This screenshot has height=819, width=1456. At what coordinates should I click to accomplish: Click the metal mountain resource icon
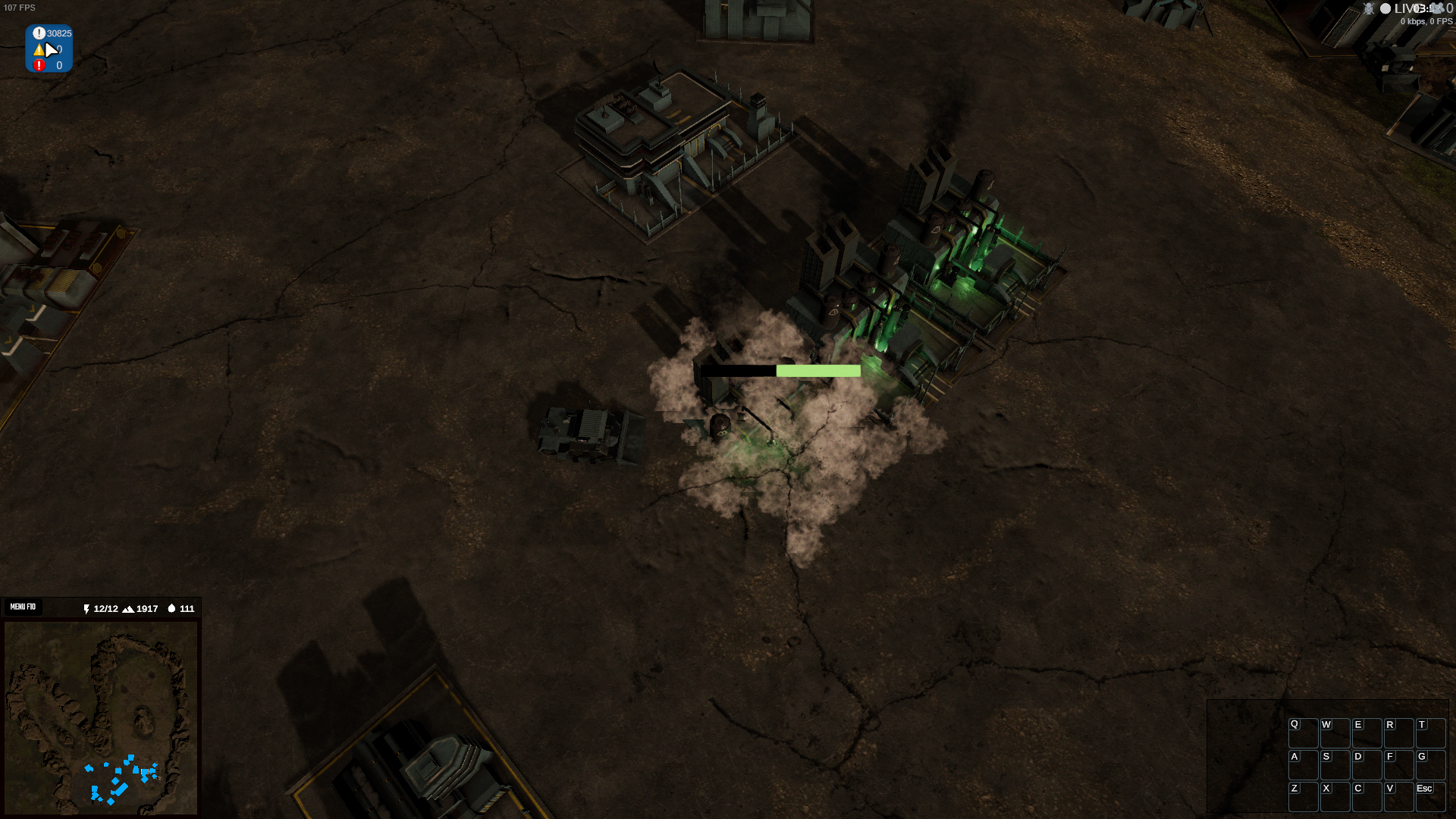[x=129, y=609]
